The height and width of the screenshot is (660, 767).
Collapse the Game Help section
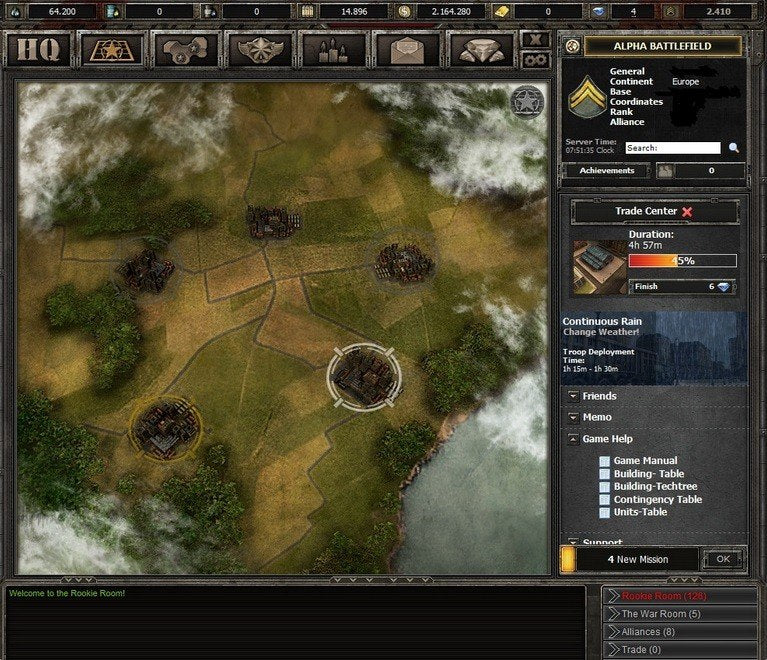click(607, 439)
